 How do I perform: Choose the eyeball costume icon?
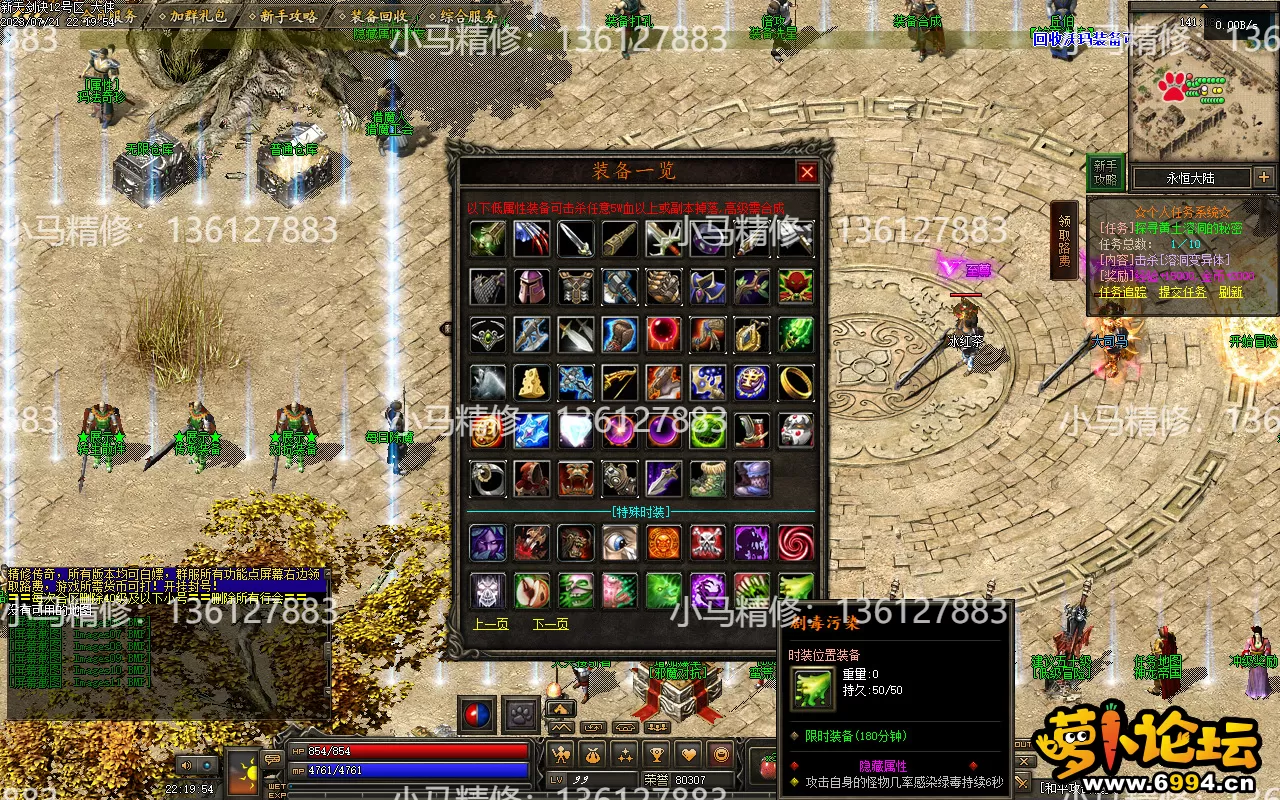(x=619, y=543)
